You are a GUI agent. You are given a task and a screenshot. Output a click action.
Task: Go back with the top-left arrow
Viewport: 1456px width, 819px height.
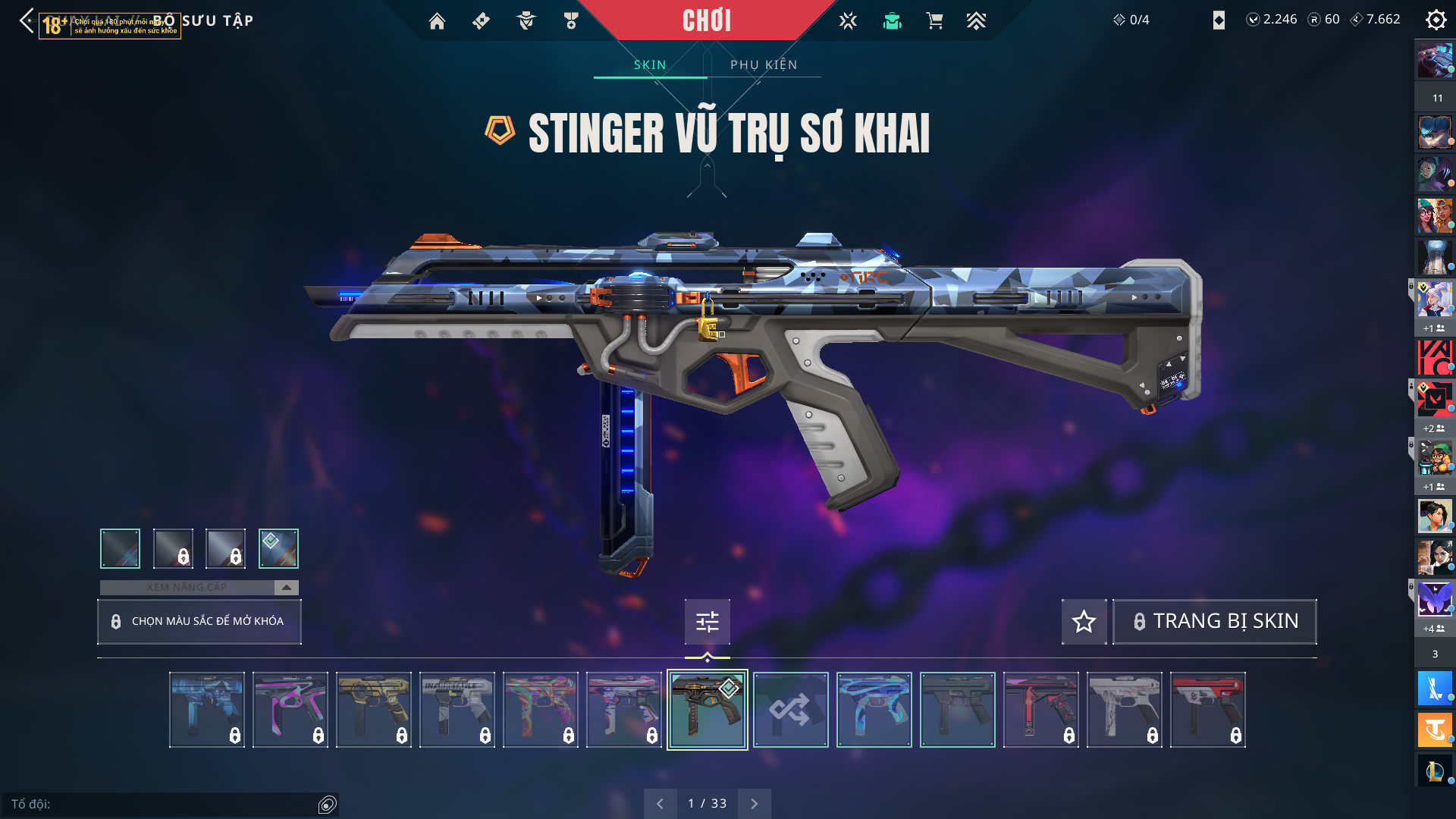(x=27, y=20)
